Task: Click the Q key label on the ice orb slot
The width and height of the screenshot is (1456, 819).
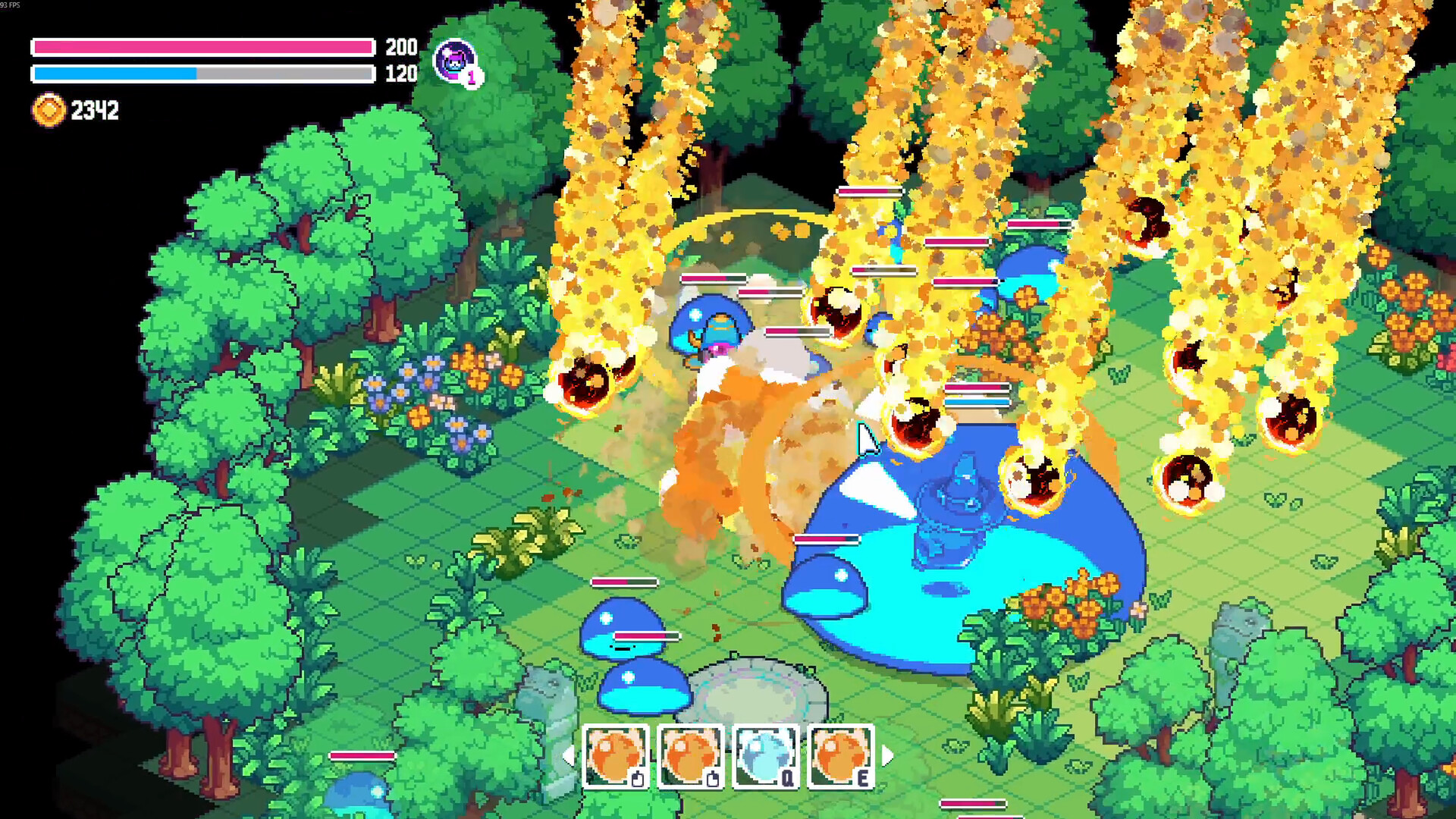Action: click(789, 776)
